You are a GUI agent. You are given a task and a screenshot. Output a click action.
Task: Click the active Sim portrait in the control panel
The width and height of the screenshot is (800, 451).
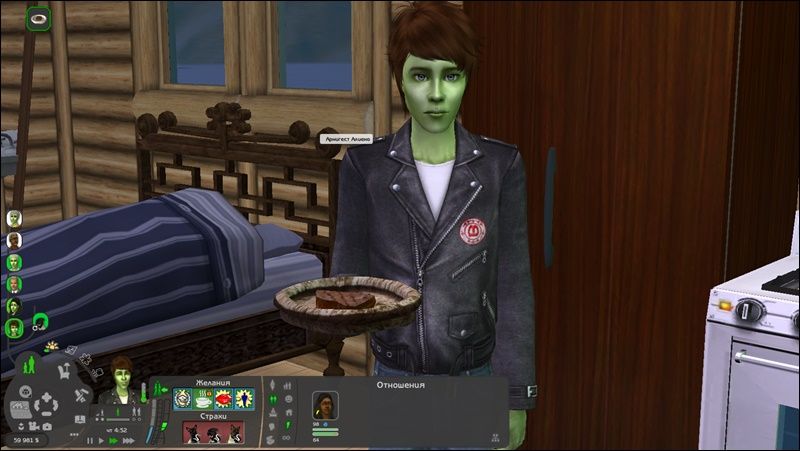[x=122, y=379]
